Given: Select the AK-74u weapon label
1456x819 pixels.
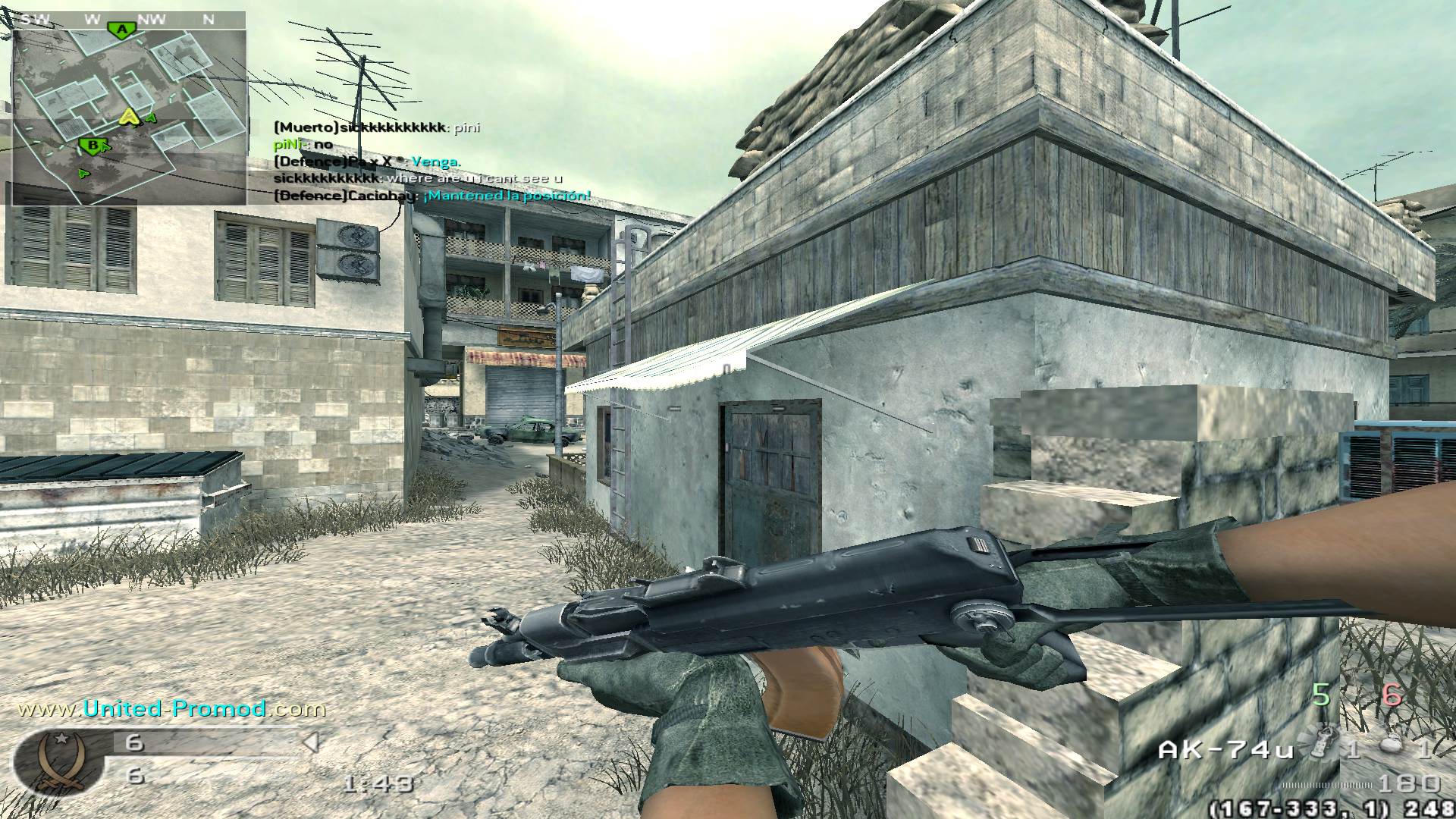Looking at the screenshot, I should pyautogui.click(x=1225, y=750).
